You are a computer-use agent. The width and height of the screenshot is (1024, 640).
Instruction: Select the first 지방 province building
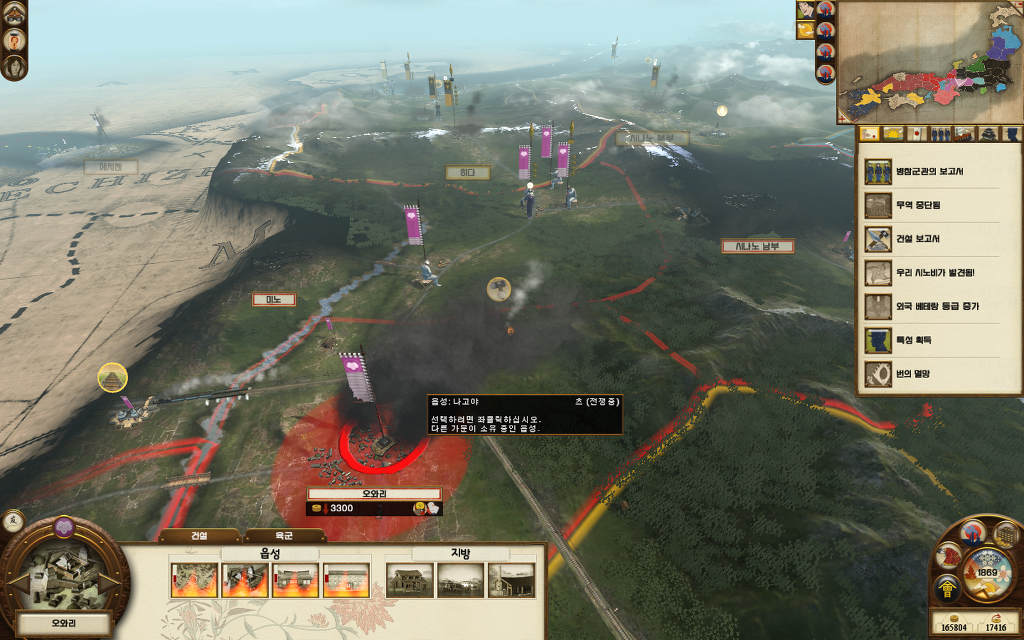tap(410, 580)
